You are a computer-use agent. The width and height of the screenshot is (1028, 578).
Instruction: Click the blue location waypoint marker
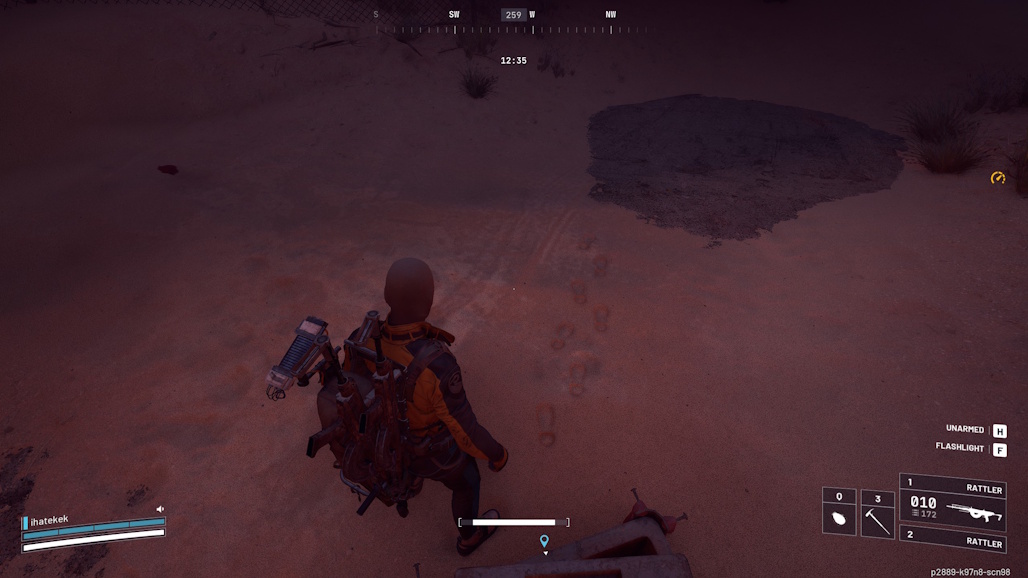coord(544,542)
